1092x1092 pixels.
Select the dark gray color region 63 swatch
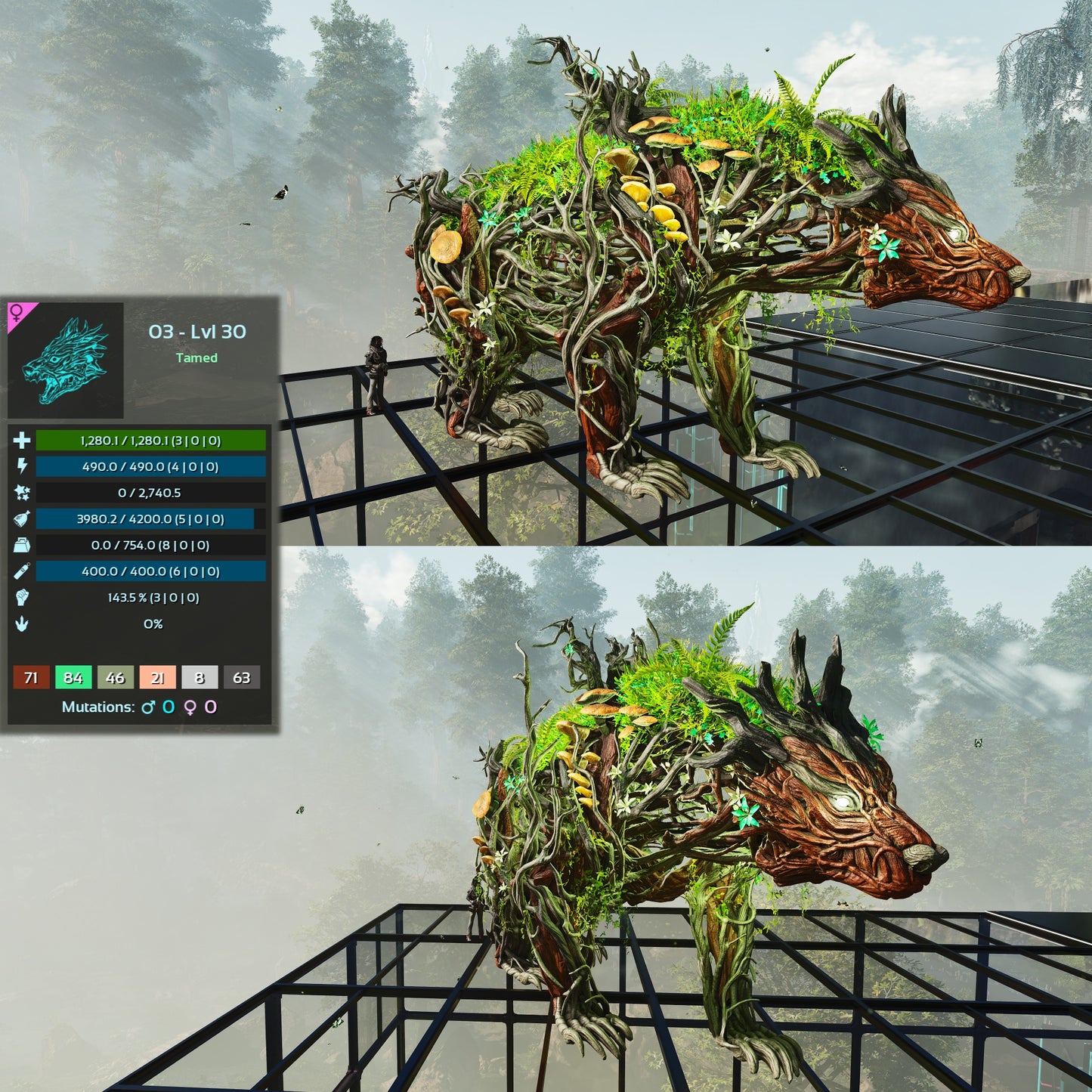[241, 677]
